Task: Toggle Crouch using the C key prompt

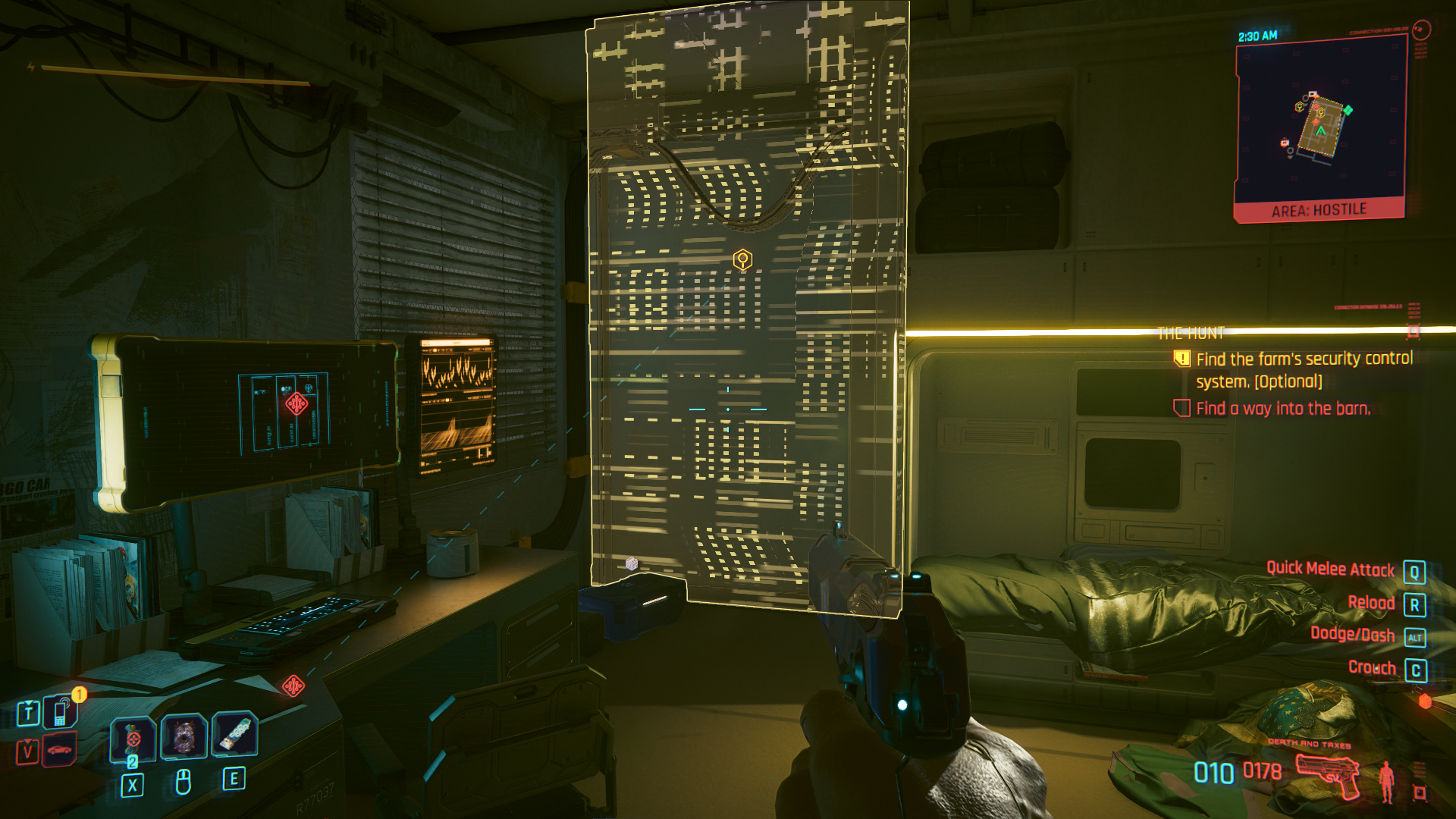Action: click(1417, 668)
